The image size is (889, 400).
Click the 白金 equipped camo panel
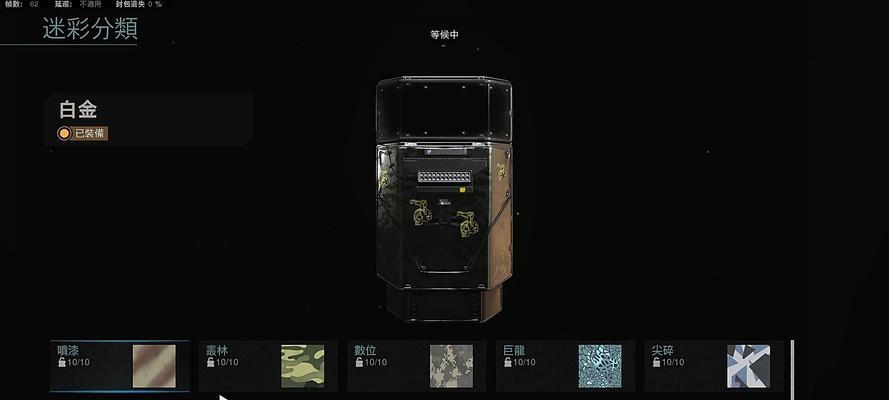tap(148, 120)
